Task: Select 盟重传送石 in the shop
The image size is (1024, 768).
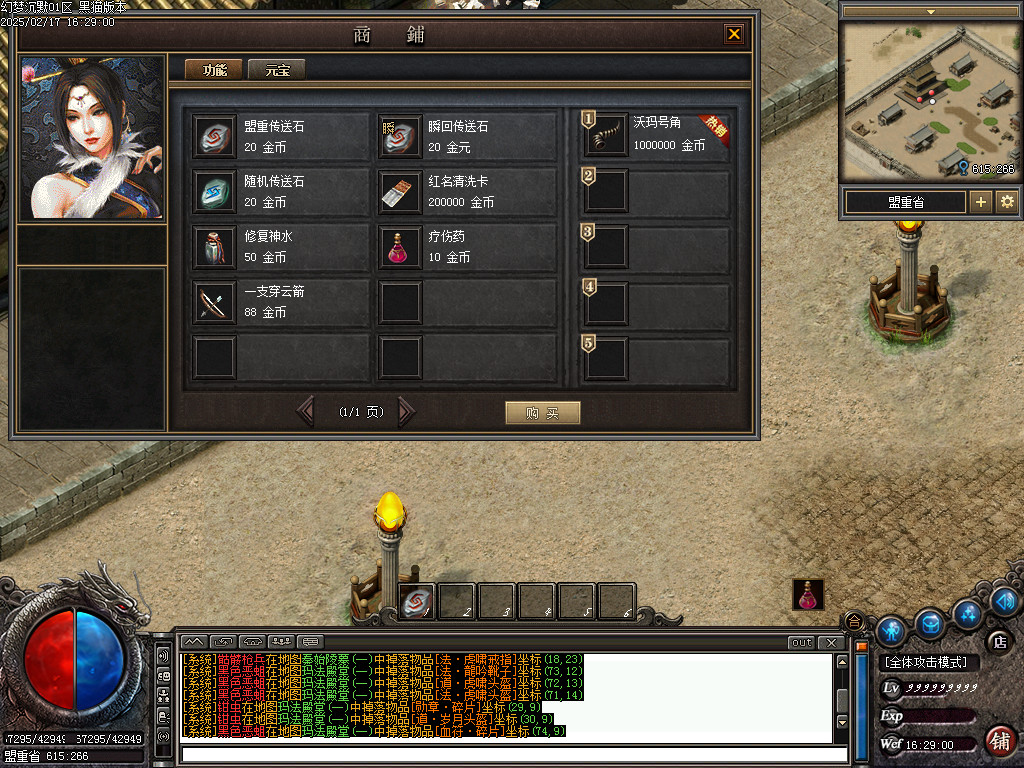Action: pos(282,137)
